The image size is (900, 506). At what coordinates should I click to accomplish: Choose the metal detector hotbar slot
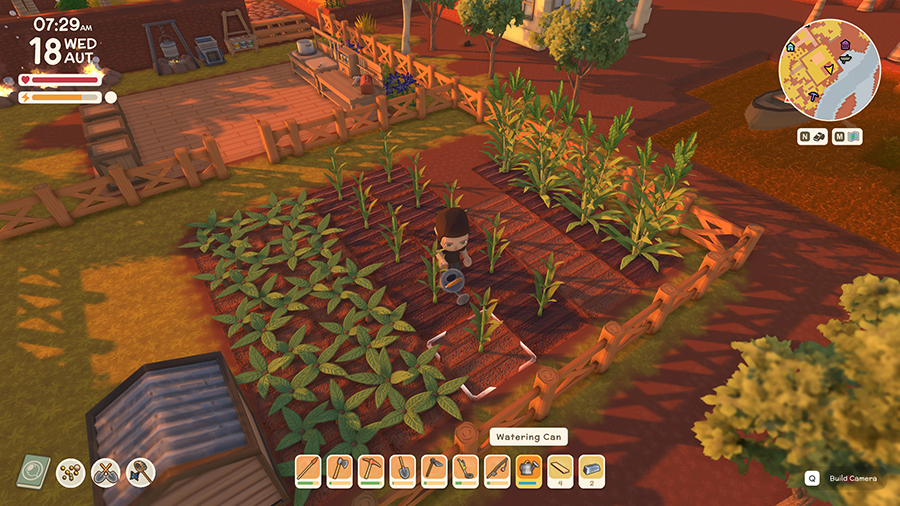pos(464,469)
